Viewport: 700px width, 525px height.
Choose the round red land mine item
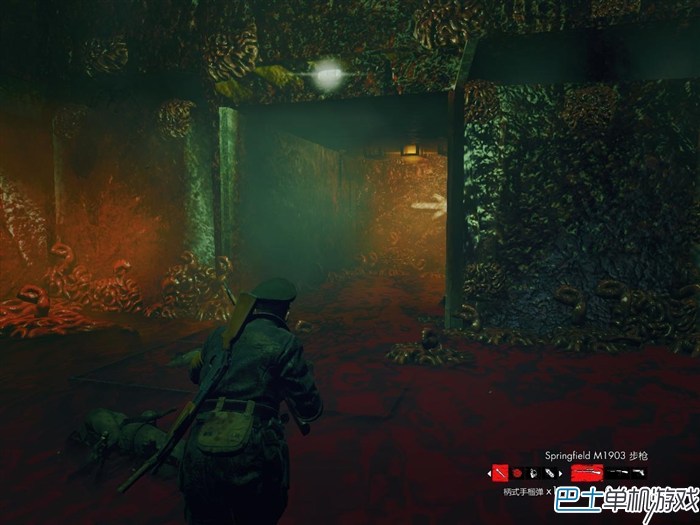pyautogui.click(x=517, y=472)
